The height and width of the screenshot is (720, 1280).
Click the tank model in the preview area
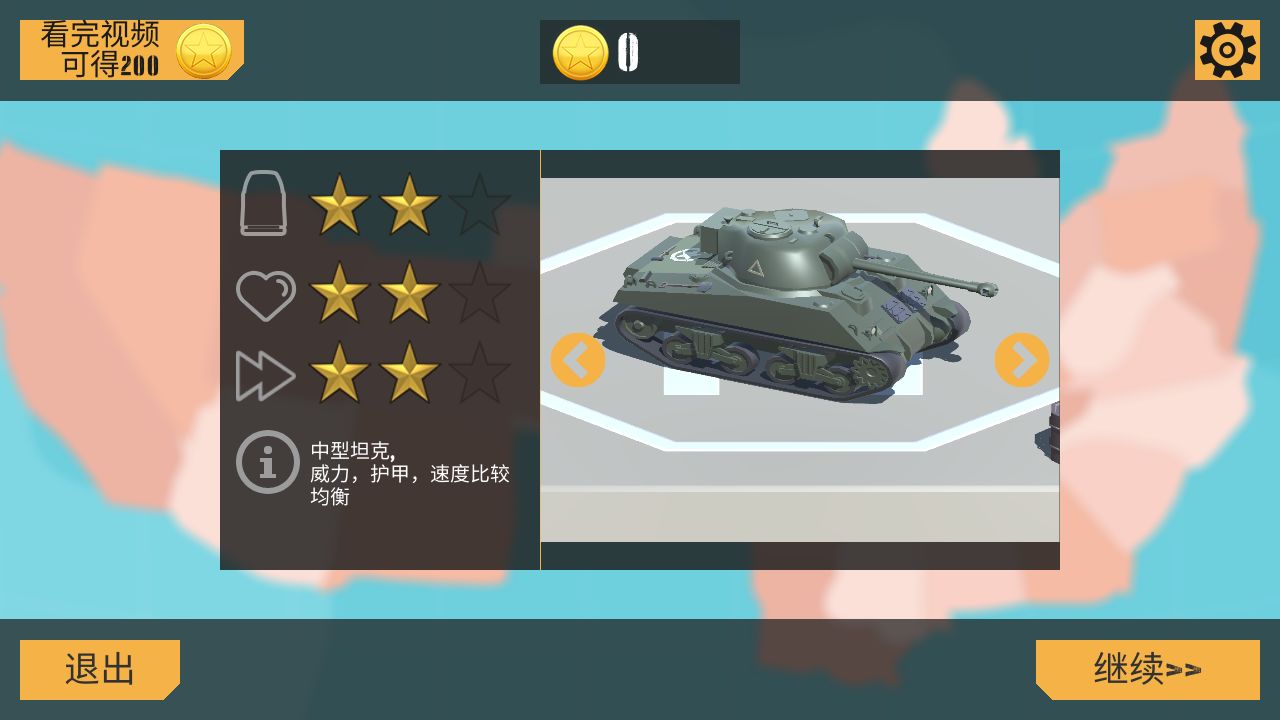[790, 300]
